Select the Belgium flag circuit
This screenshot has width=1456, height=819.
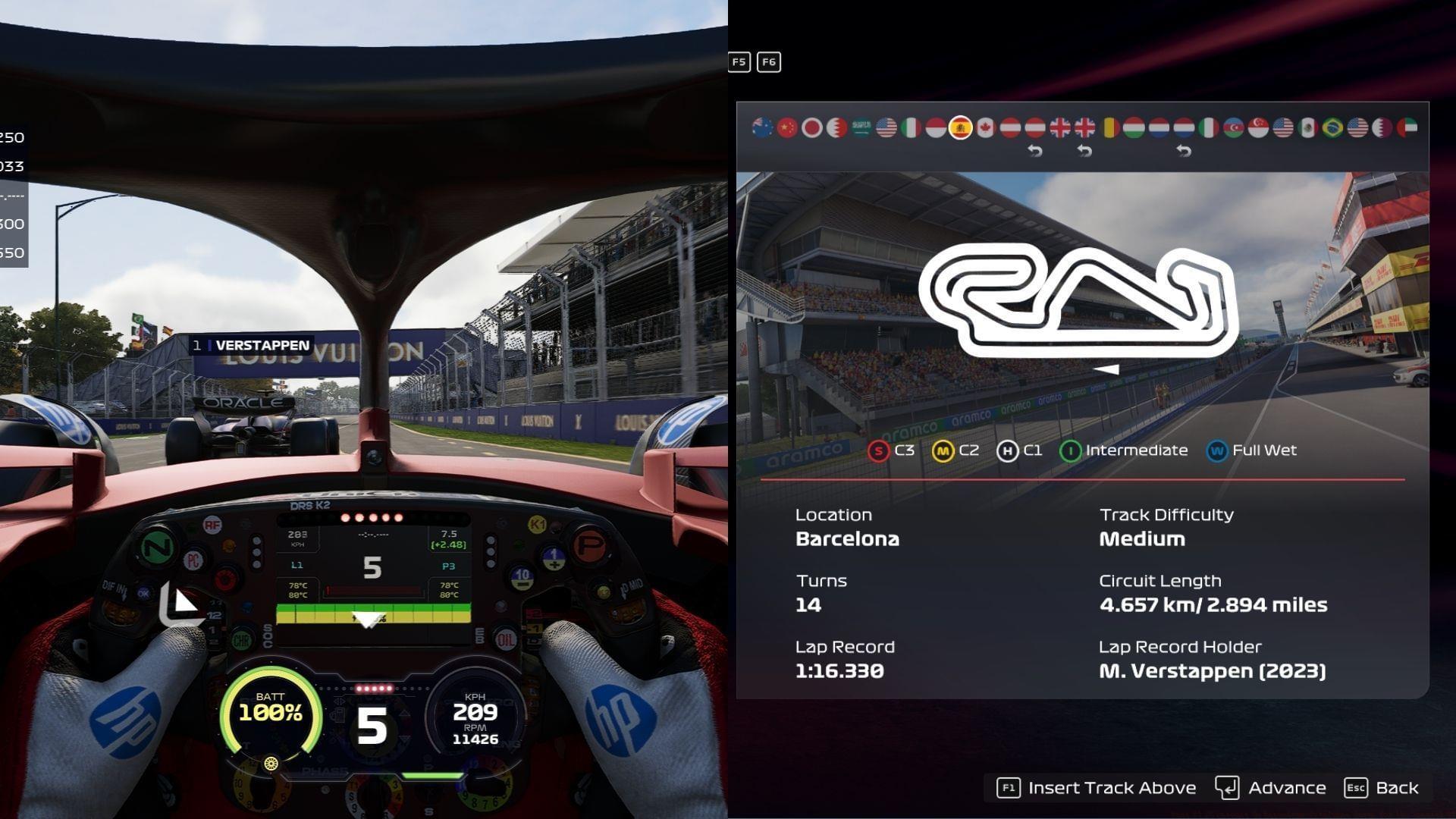(x=1109, y=127)
